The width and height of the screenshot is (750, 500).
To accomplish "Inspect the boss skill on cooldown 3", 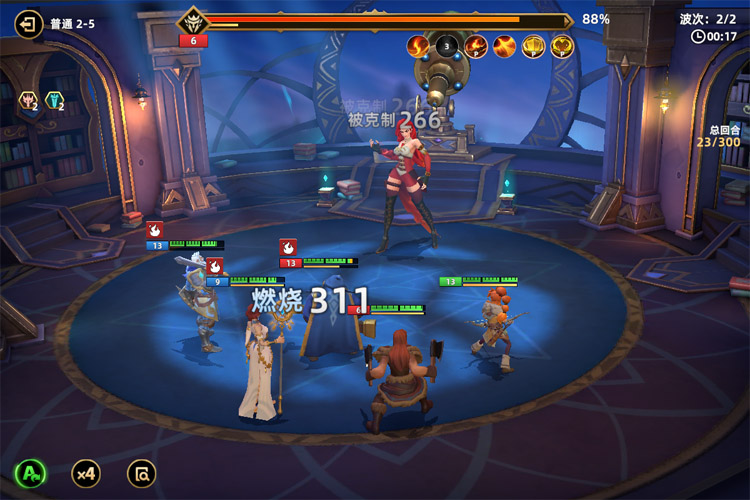I will pos(447,45).
